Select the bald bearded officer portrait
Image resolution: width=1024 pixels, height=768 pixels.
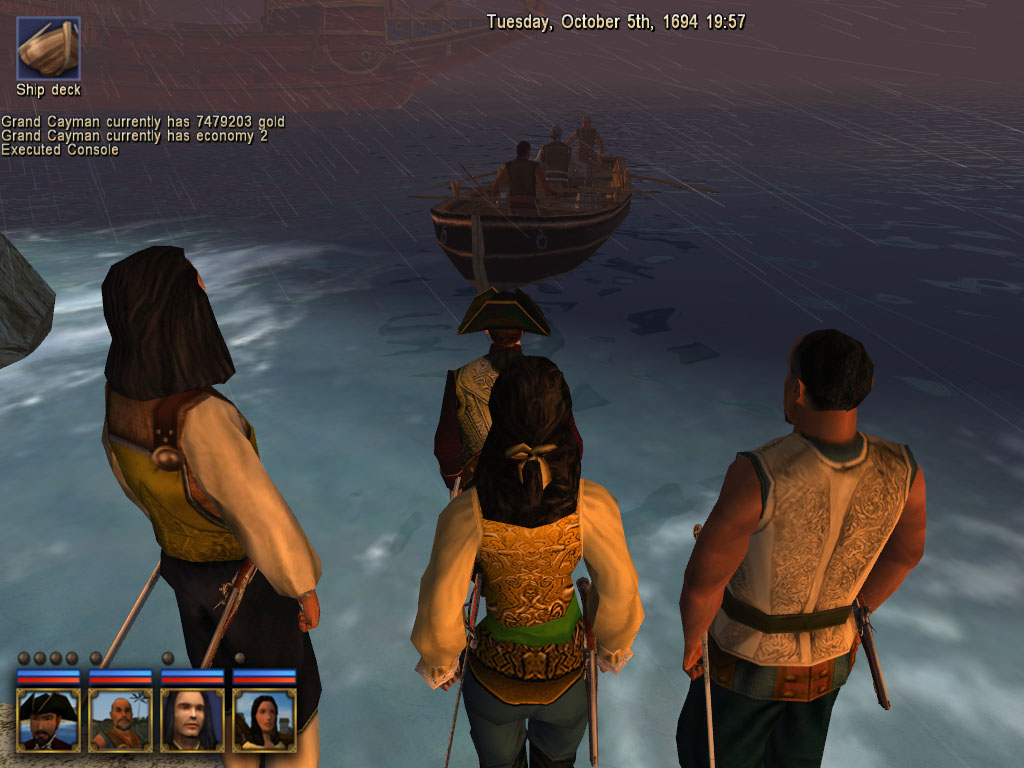120,719
